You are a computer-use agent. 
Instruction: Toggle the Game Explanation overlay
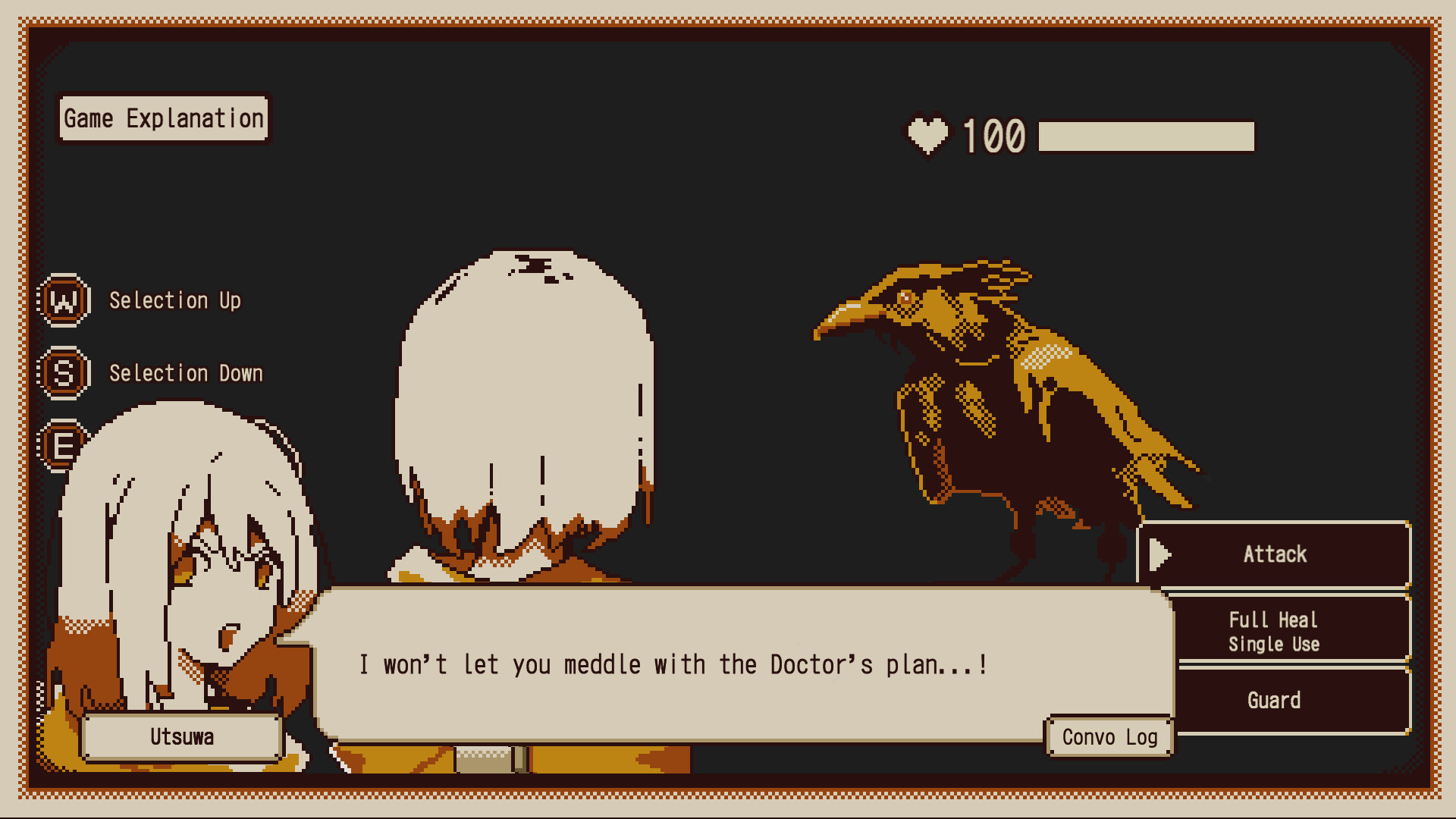tap(163, 118)
